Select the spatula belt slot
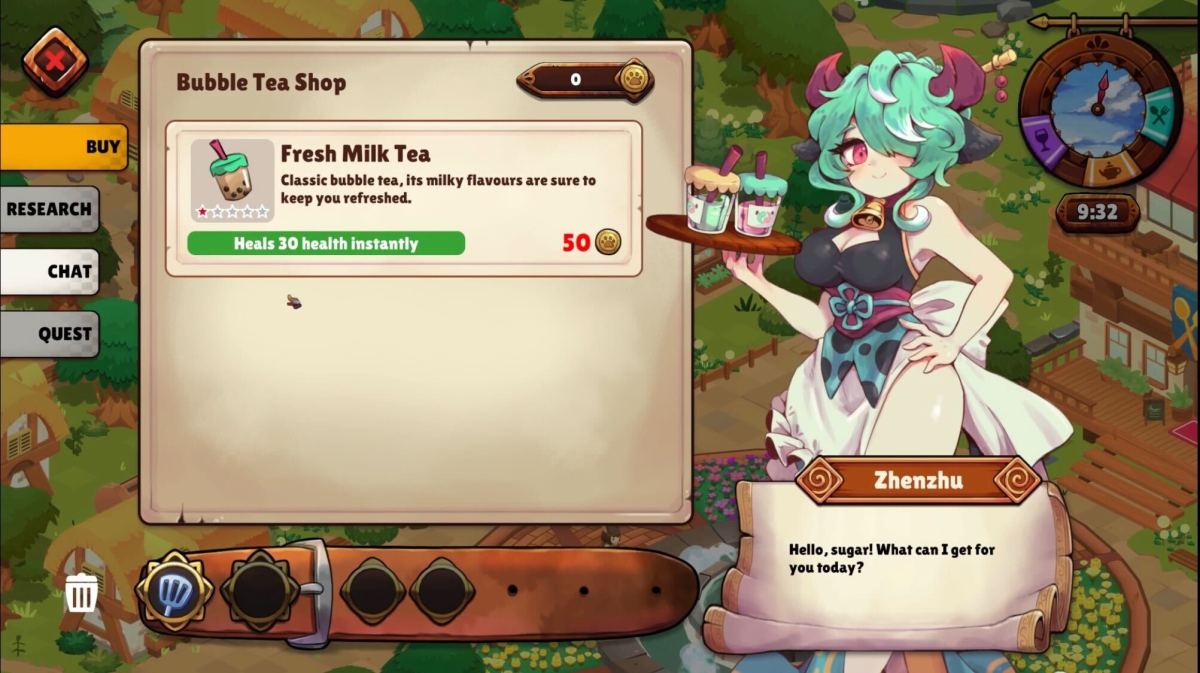 tap(174, 591)
